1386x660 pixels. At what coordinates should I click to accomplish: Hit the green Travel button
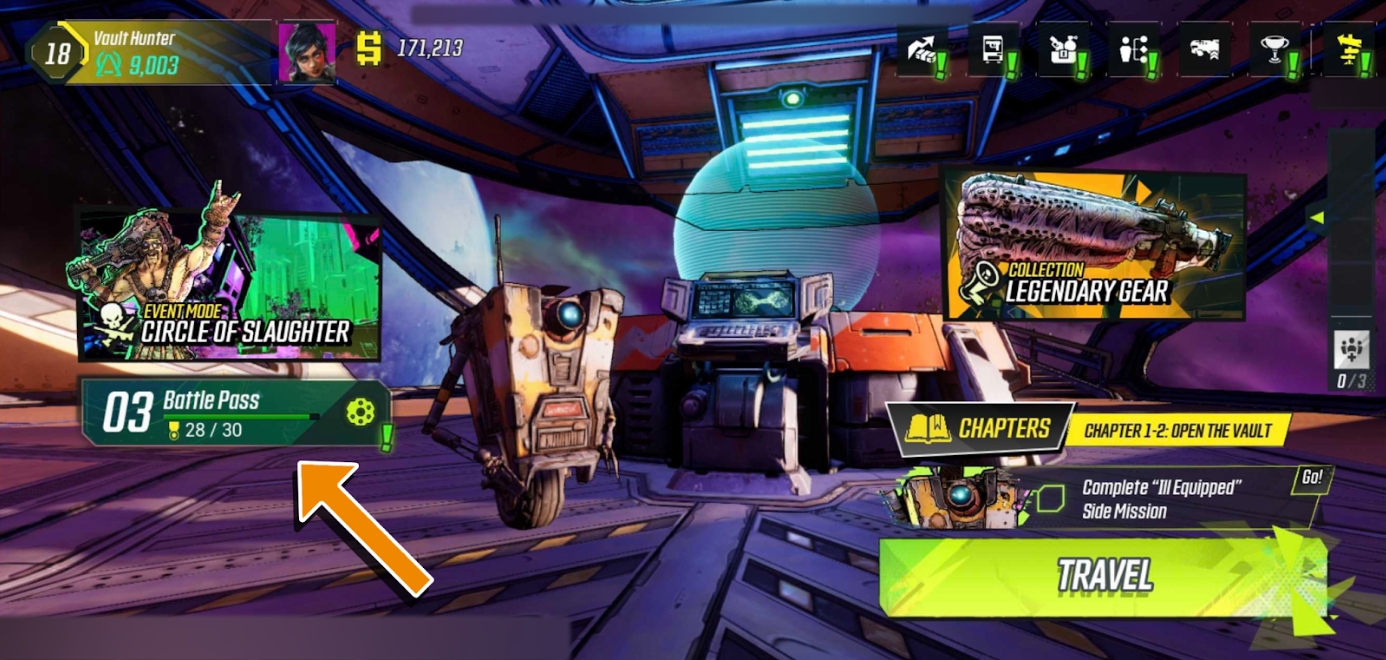(1104, 576)
